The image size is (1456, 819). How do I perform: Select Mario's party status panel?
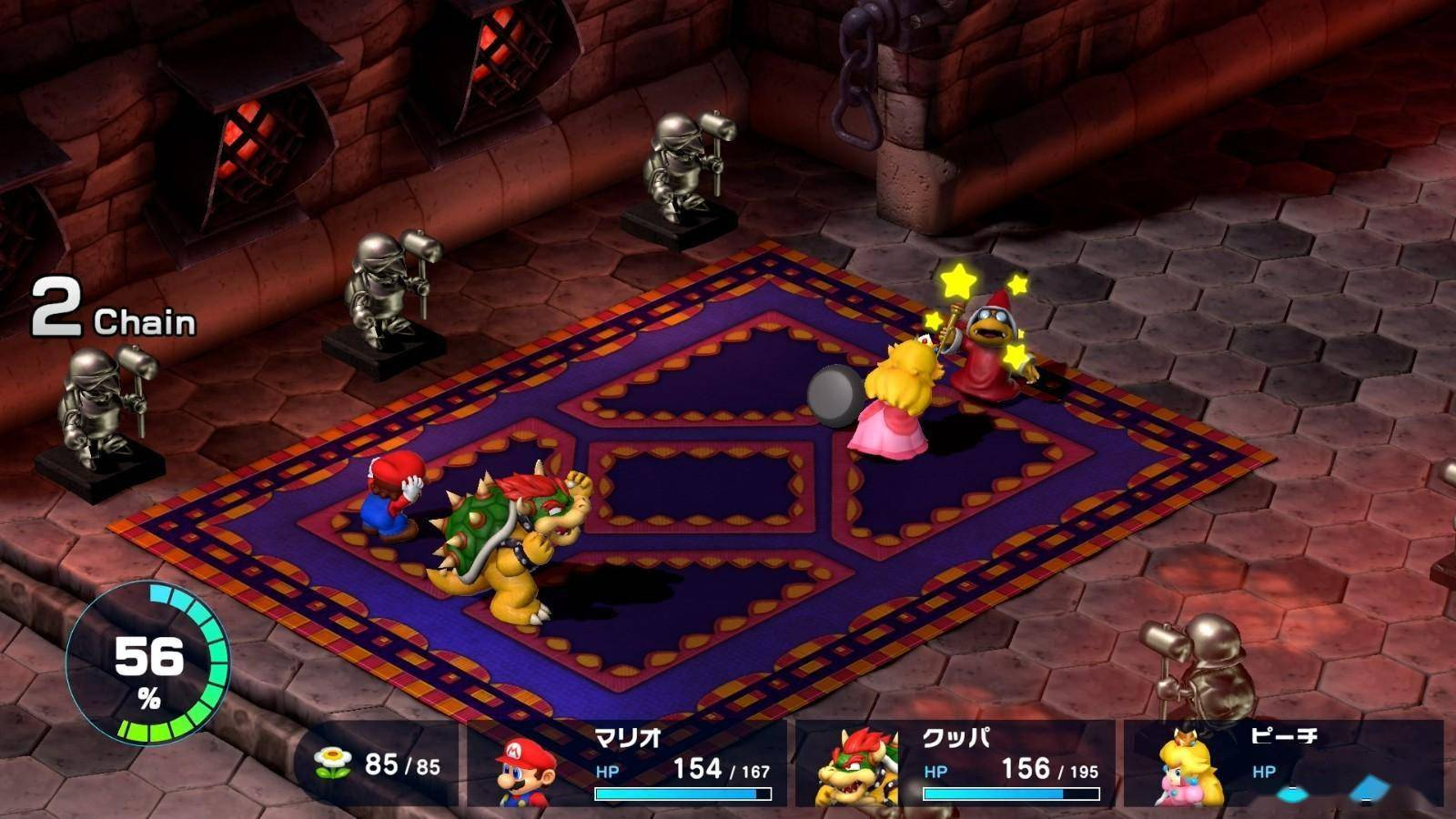click(628, 763)
